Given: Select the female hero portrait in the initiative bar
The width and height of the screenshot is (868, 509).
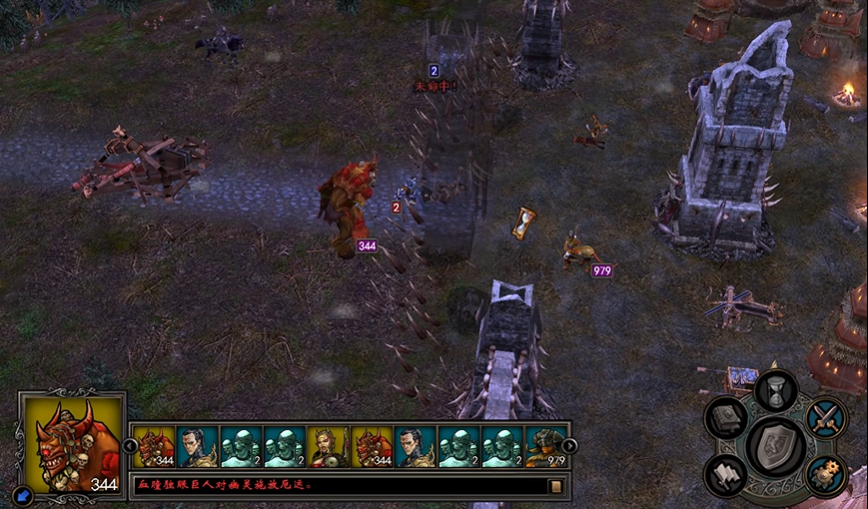Looking at the screenshot, I should coord(327,447).
